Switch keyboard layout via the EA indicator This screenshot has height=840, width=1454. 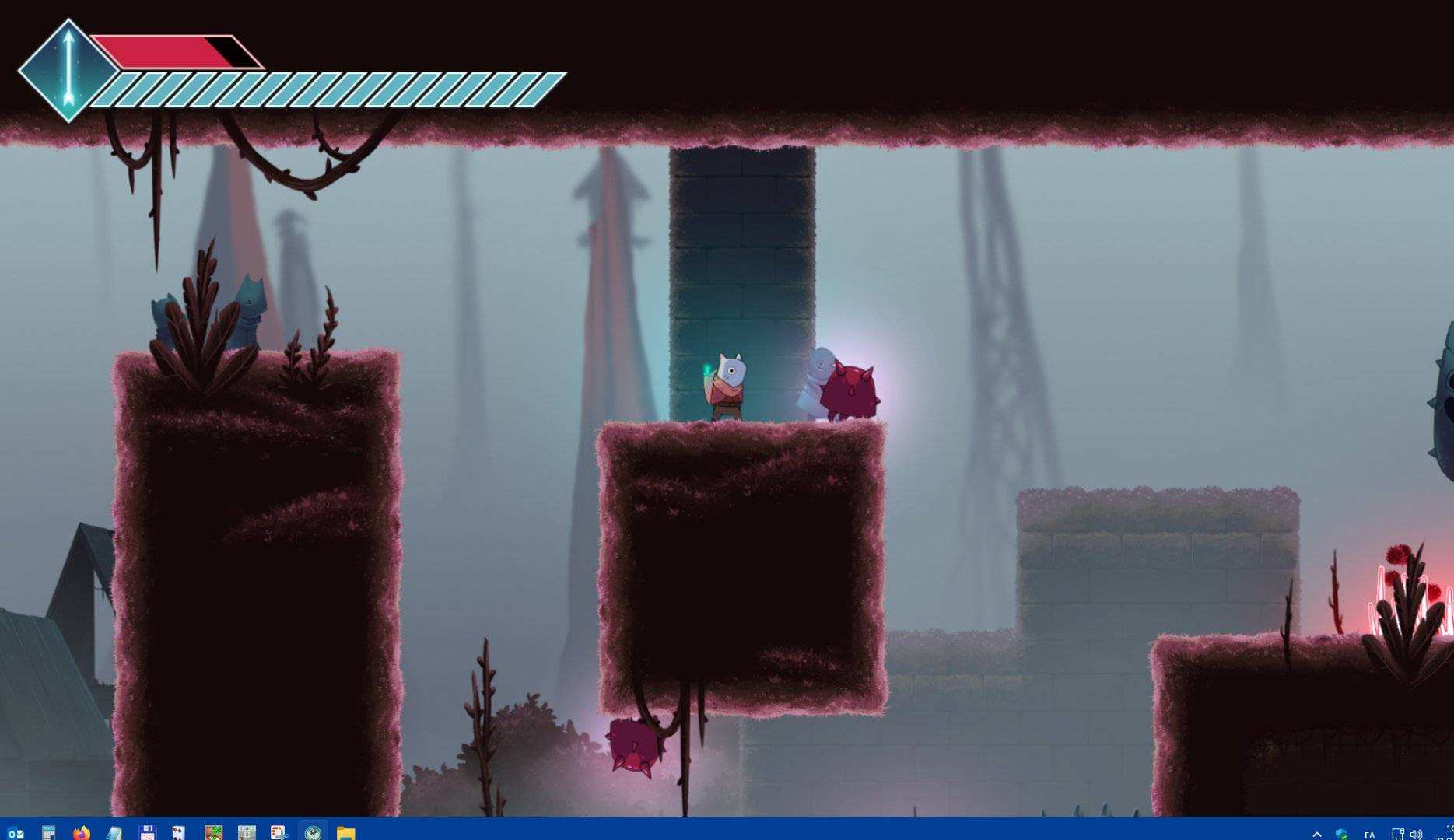(1370, 831)
